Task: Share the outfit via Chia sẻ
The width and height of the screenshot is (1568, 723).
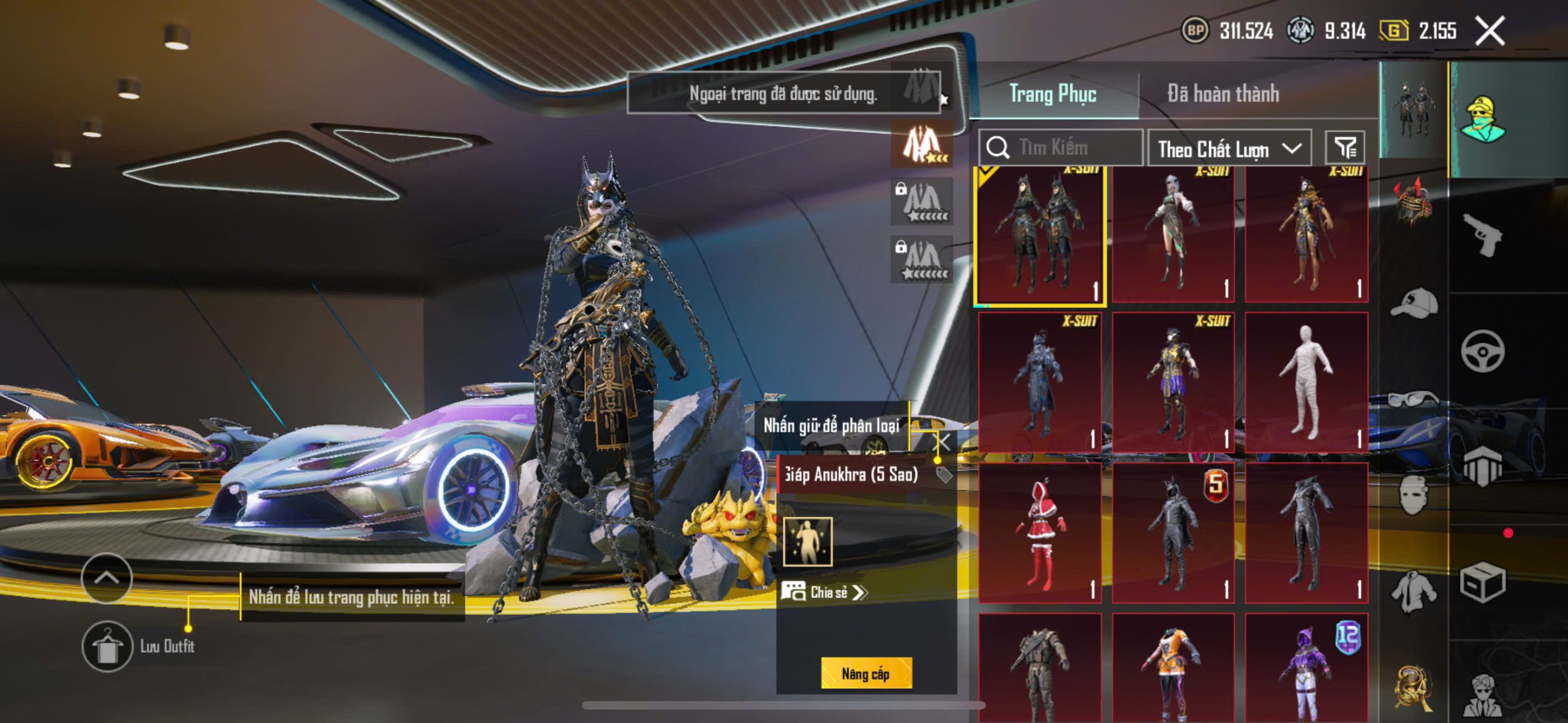Action: coord(824,592)
